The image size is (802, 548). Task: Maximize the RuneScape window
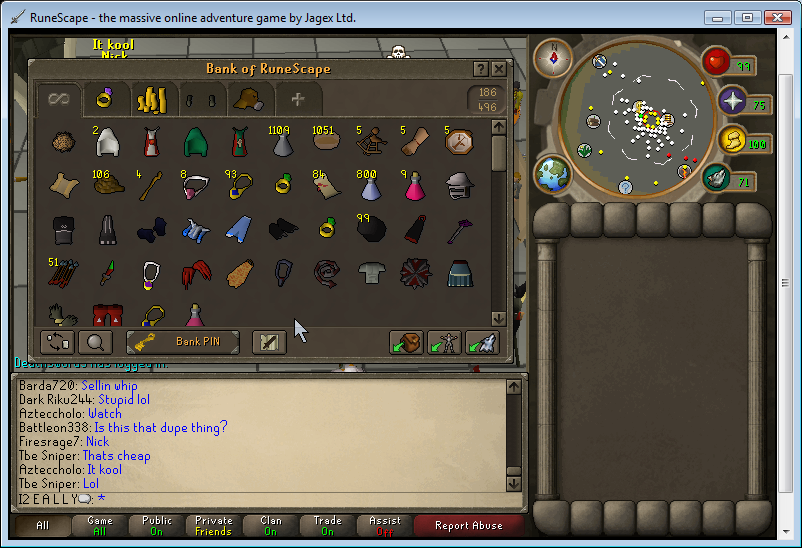[x=747, y=18]
